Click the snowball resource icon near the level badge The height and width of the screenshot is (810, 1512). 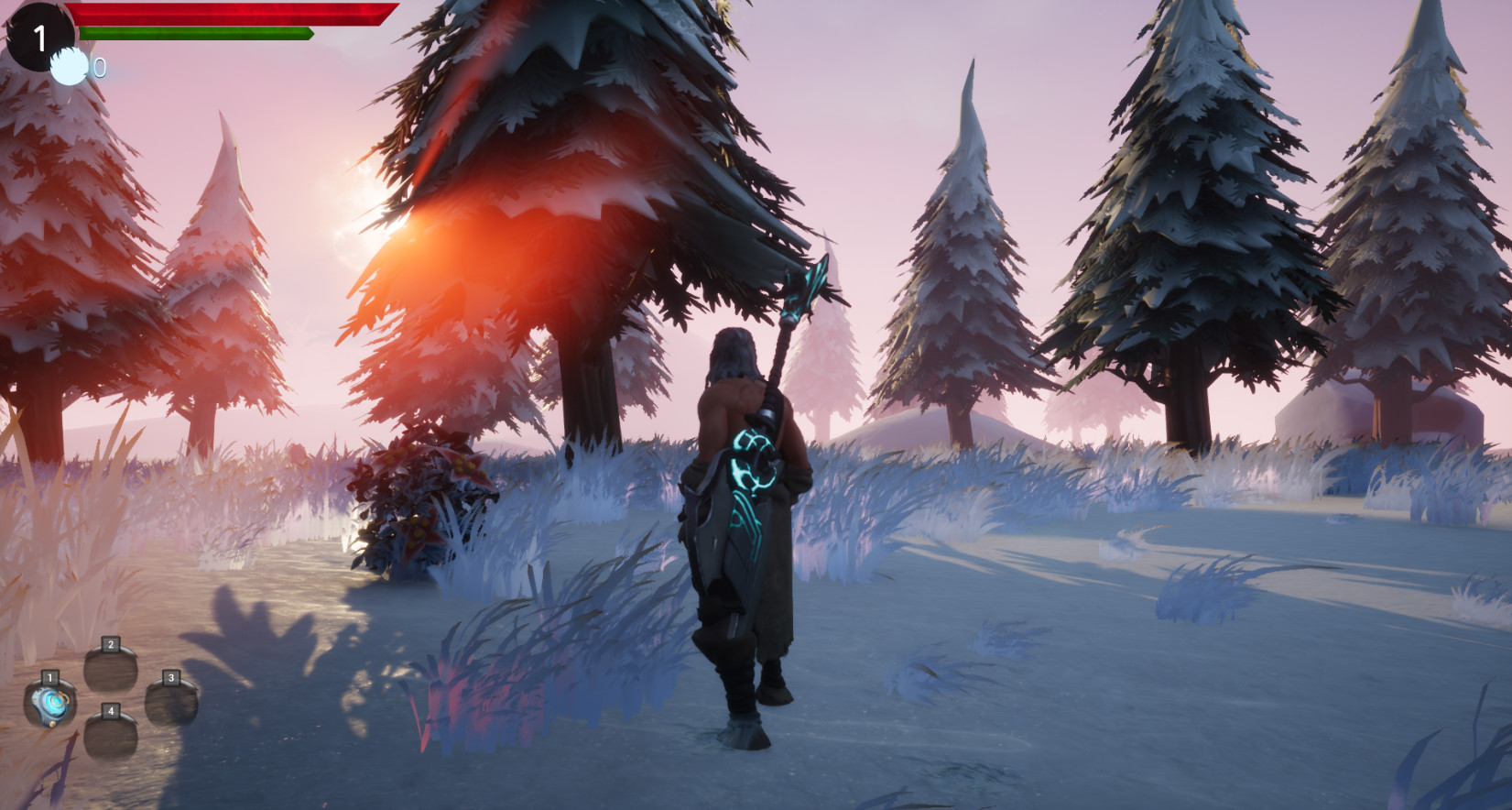[x=69, y=66]
